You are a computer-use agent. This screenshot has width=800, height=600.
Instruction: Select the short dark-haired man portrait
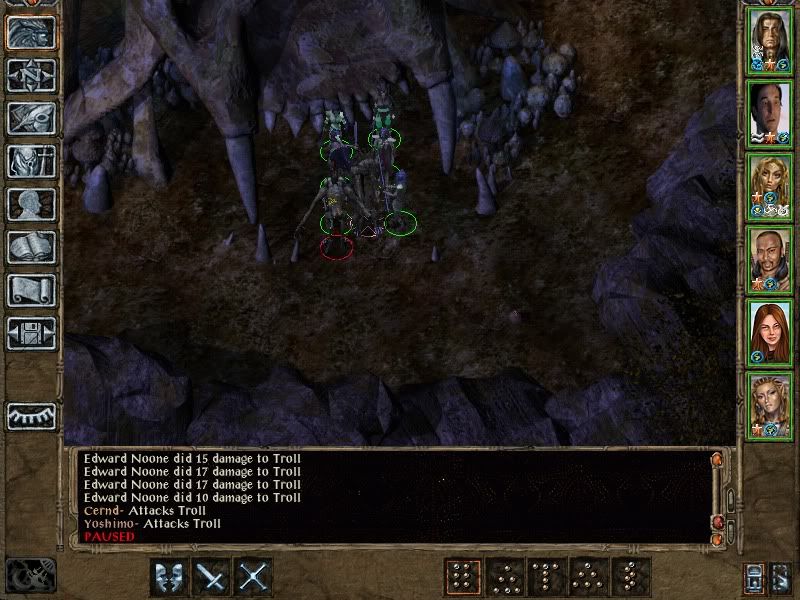click(x=769, y=114)
